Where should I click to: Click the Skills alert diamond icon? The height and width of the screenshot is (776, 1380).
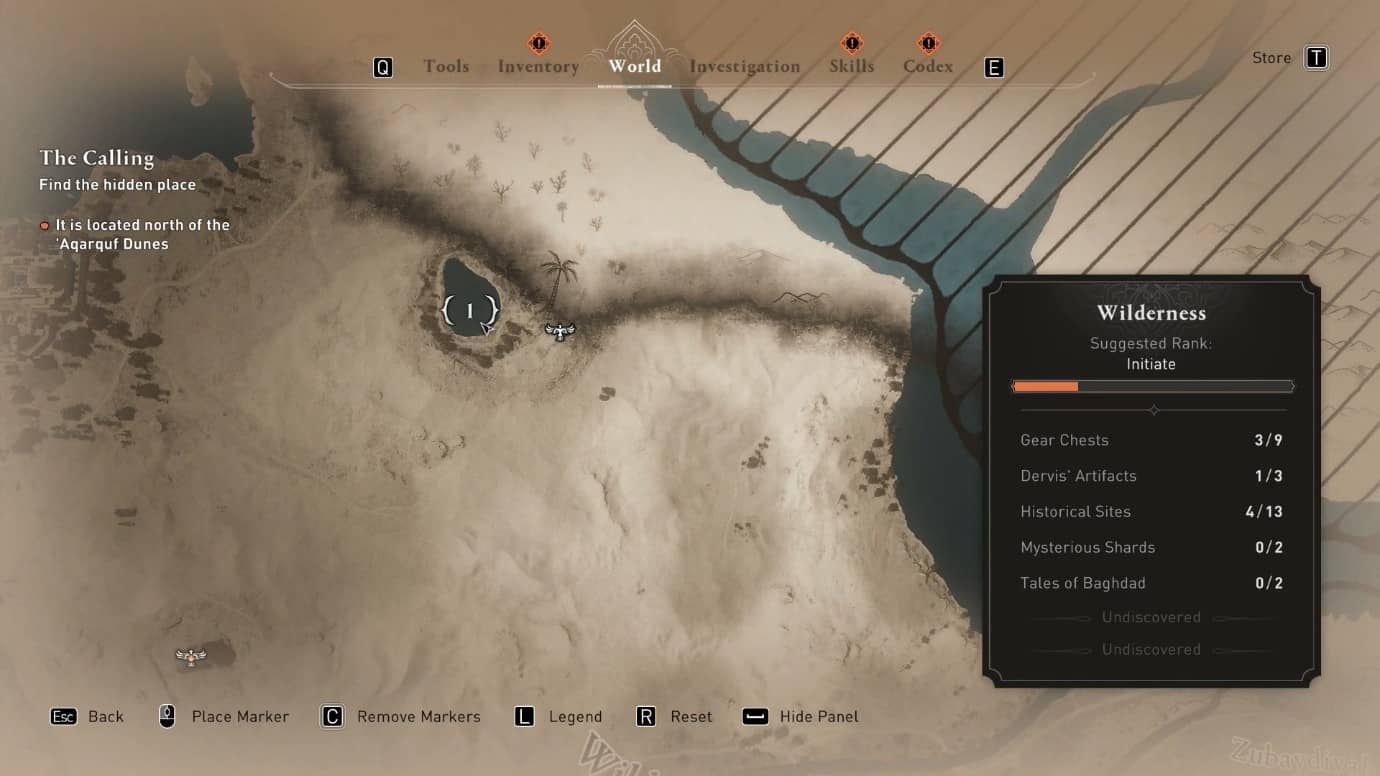(851, 43)
